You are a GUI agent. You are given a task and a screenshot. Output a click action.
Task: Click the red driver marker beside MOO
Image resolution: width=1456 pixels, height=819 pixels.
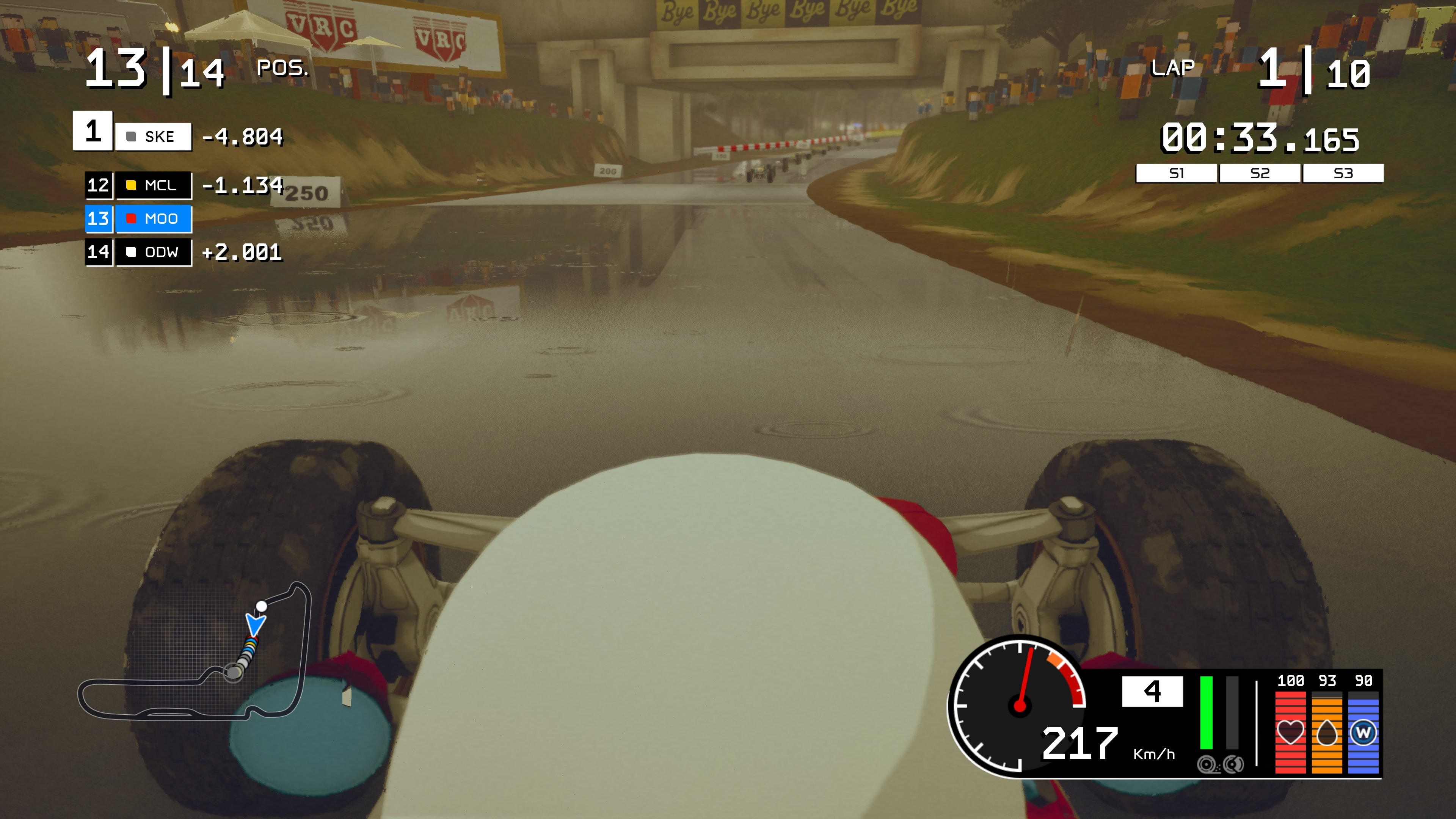click(x=131, y=219)
